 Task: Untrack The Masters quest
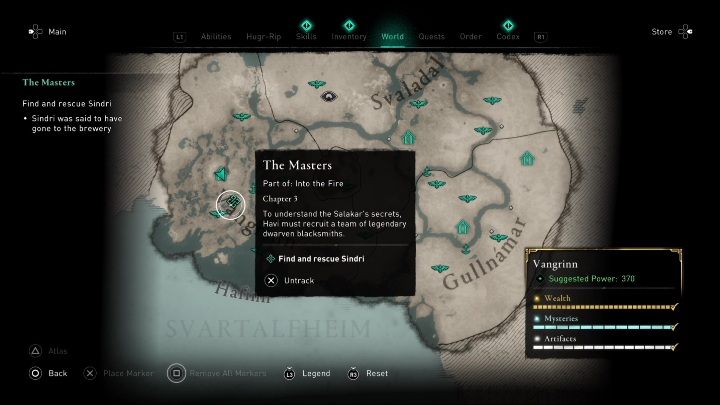297,280
